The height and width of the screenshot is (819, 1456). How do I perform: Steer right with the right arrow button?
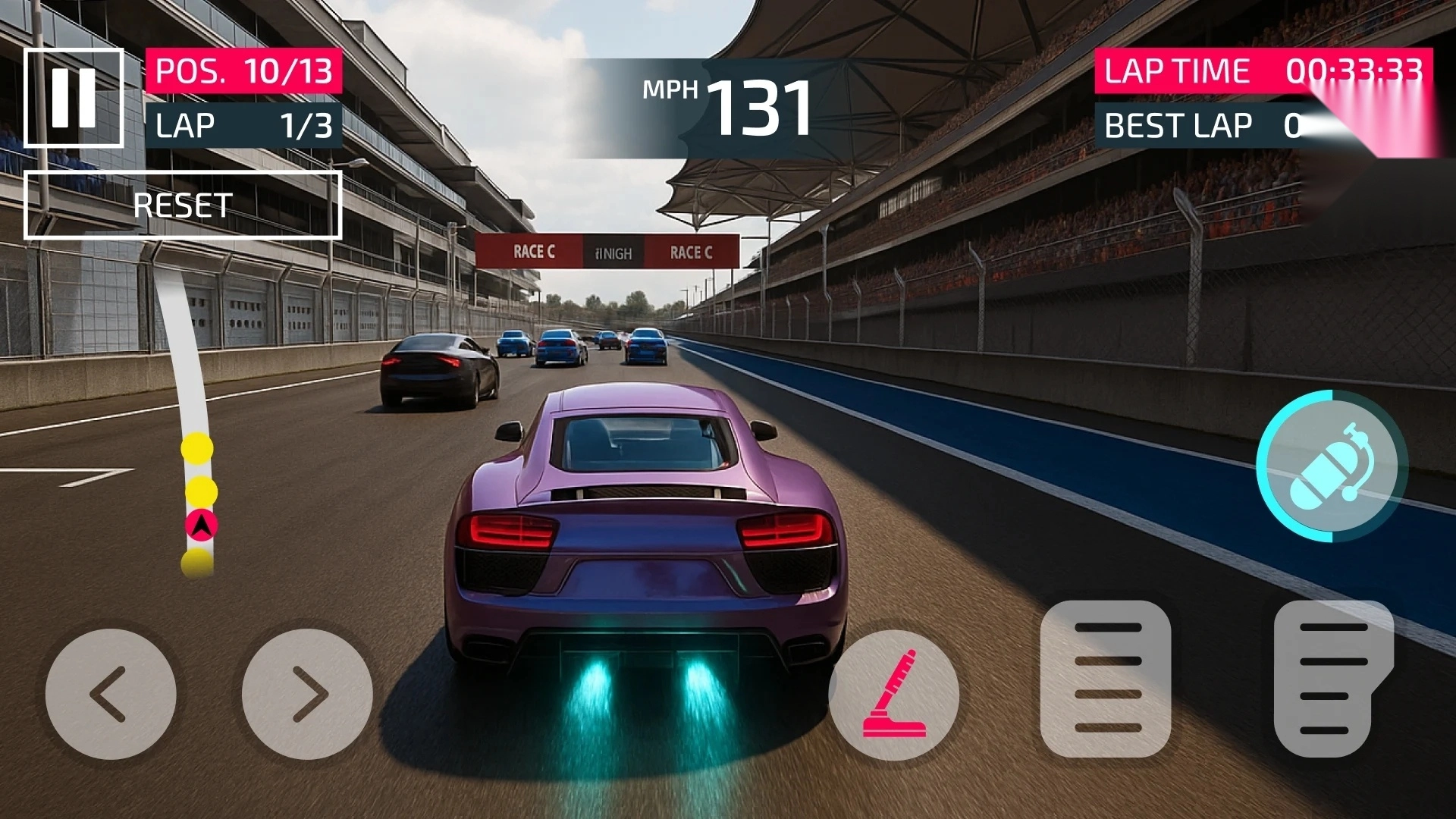pos(307,694)
